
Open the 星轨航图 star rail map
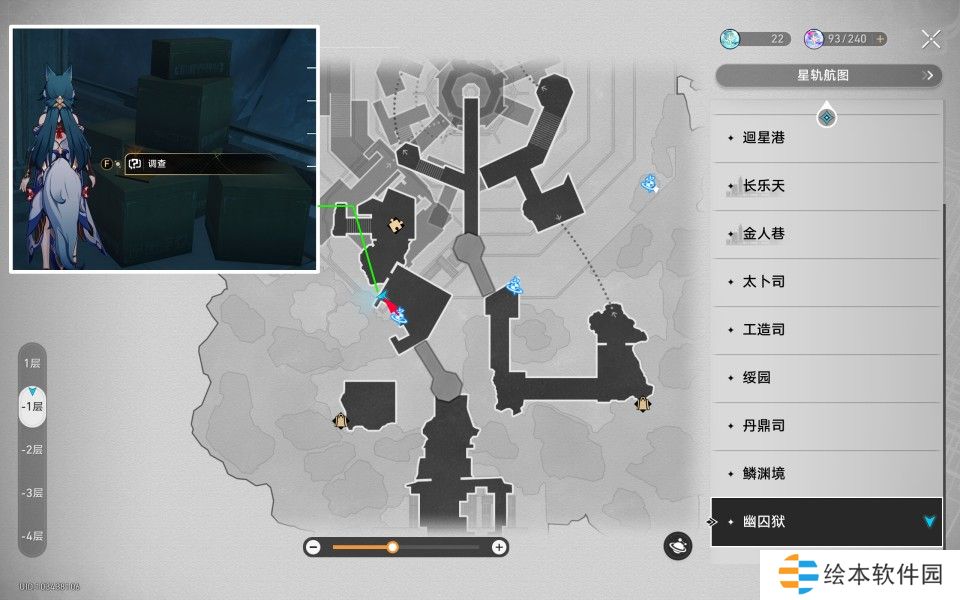click(x=828, y=75)
